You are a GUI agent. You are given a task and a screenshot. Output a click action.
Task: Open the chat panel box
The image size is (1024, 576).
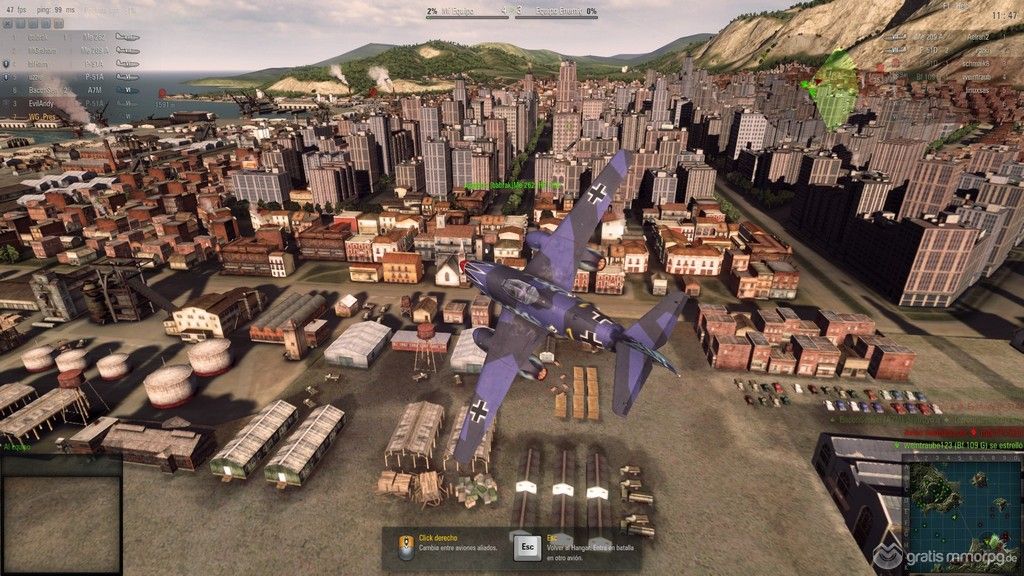tap(61, 515)
